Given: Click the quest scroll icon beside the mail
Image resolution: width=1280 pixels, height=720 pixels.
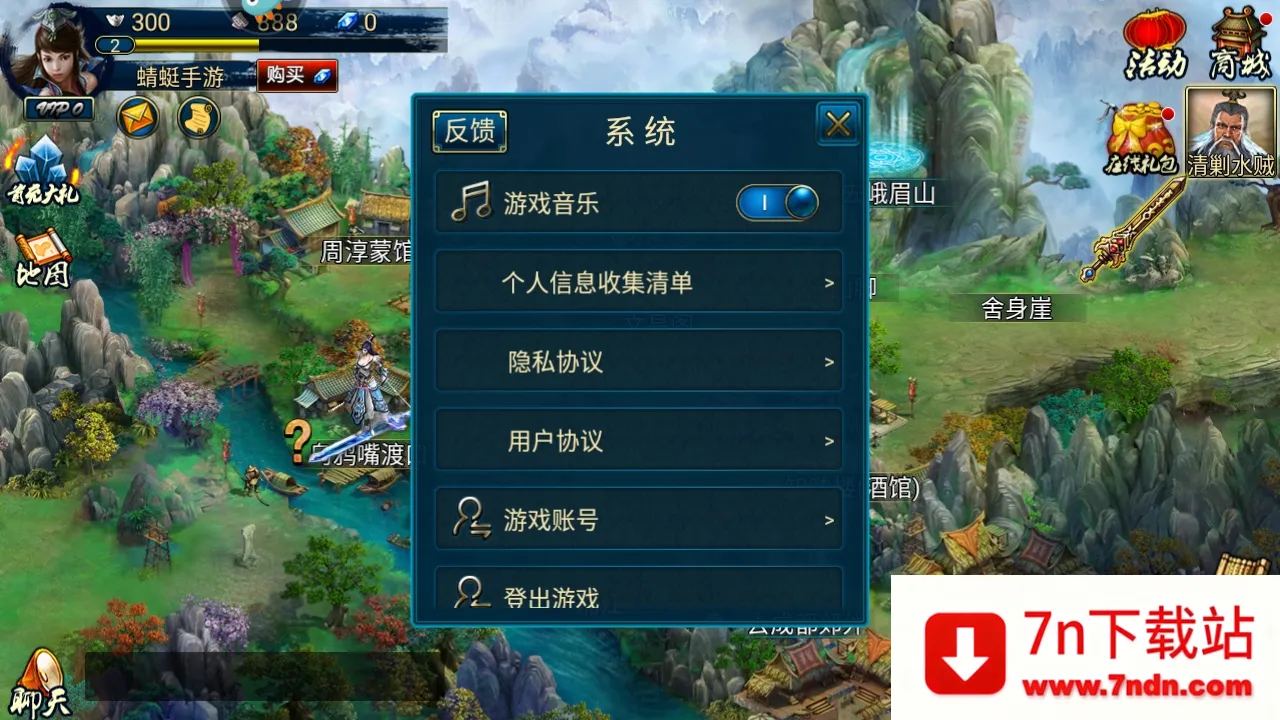Looking at the screenshot, I should (x=197, y=118).
